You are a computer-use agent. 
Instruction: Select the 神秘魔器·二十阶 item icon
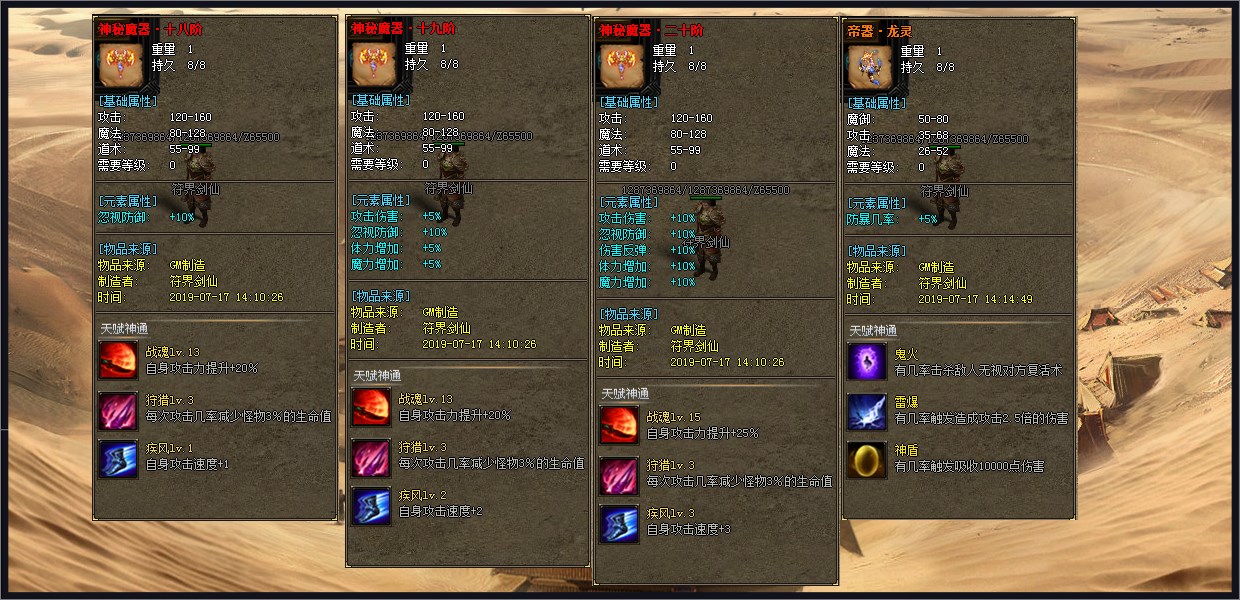point(620,66)
